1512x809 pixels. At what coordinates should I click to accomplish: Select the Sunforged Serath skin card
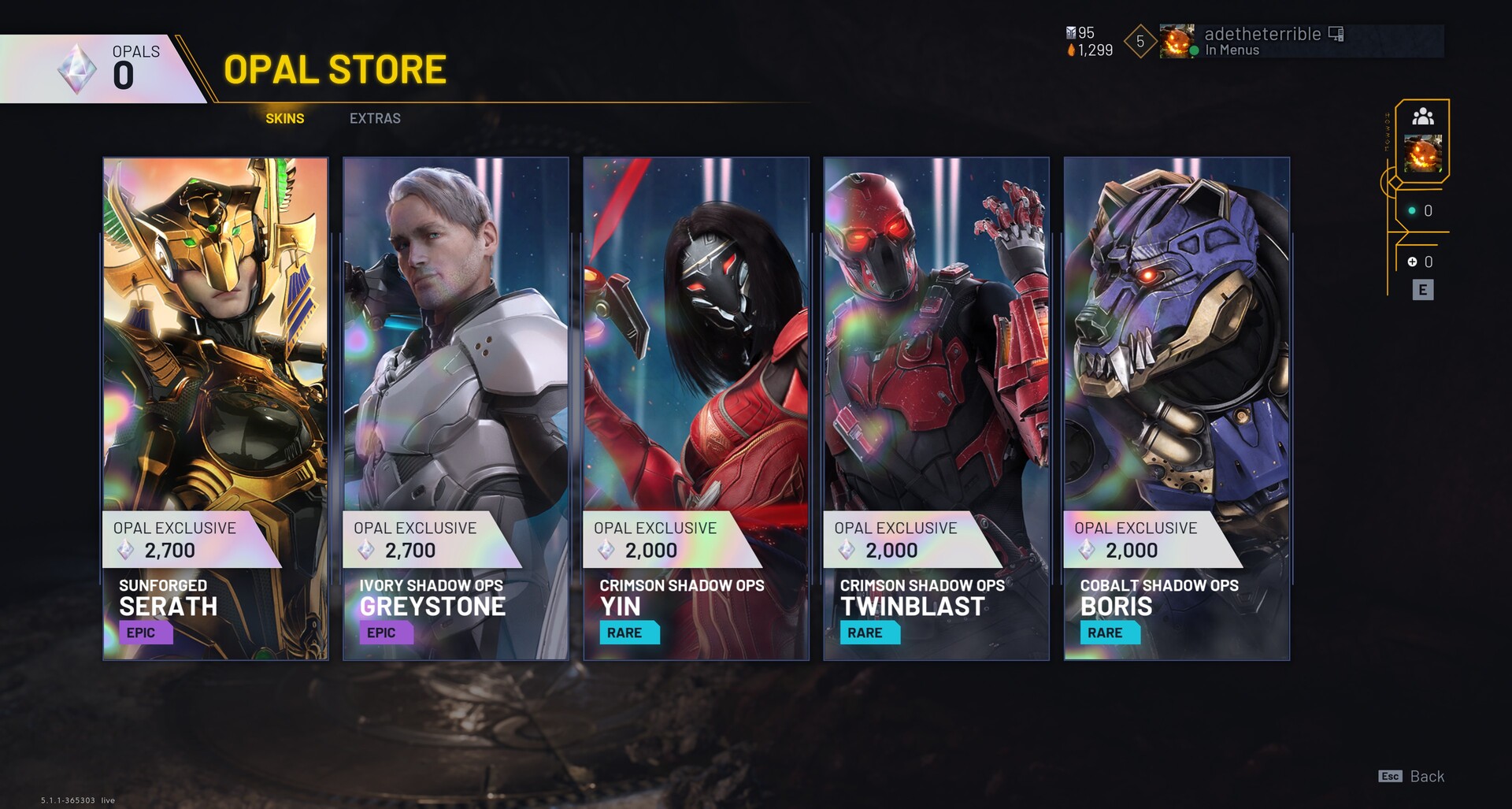click(x=216, y=408)
